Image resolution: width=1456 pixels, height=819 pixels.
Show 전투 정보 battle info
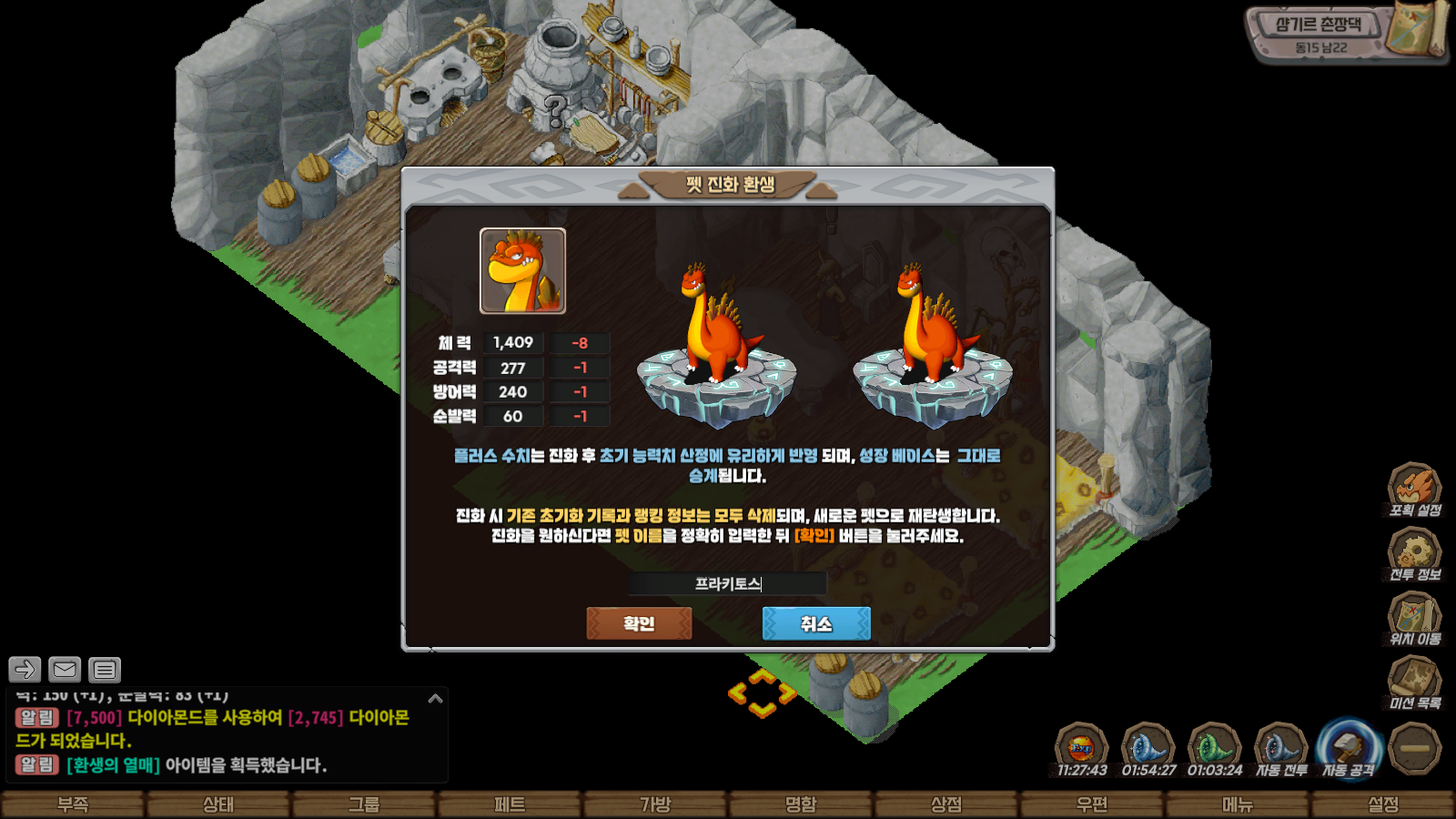1414,553
